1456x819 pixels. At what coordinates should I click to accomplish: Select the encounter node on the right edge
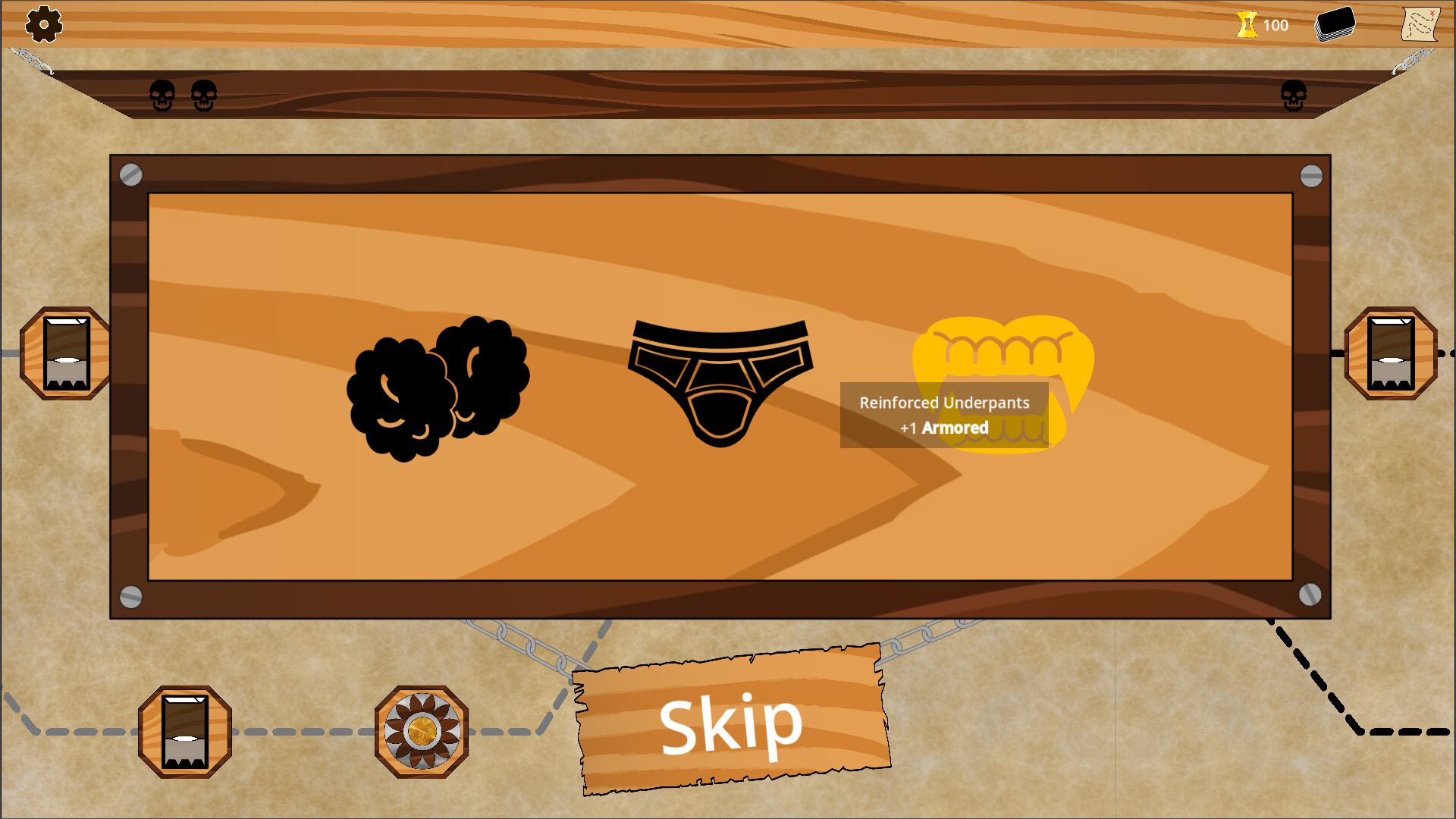click(1392, 354)
